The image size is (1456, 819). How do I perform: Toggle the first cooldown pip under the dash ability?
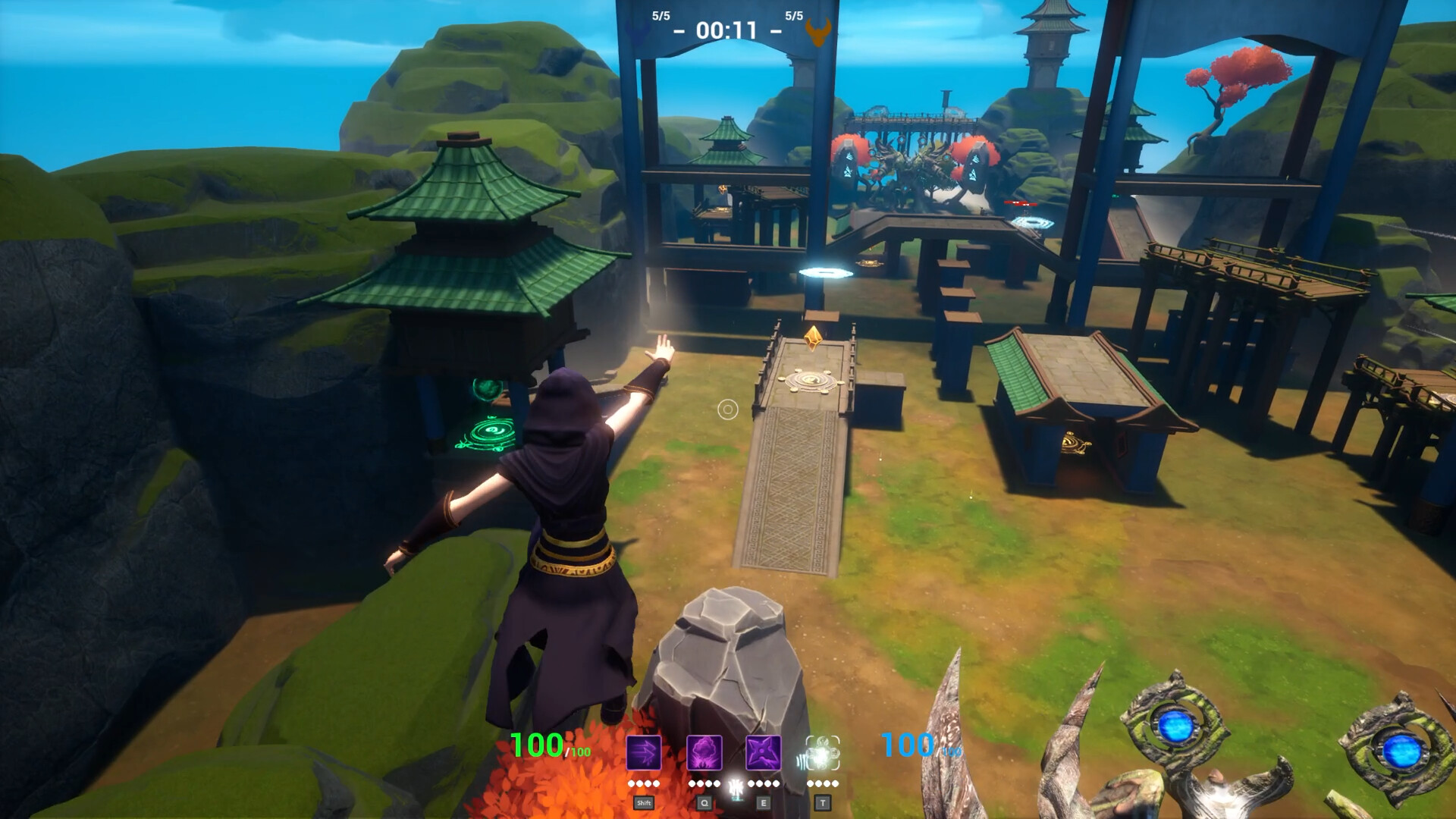coord(630,785)
